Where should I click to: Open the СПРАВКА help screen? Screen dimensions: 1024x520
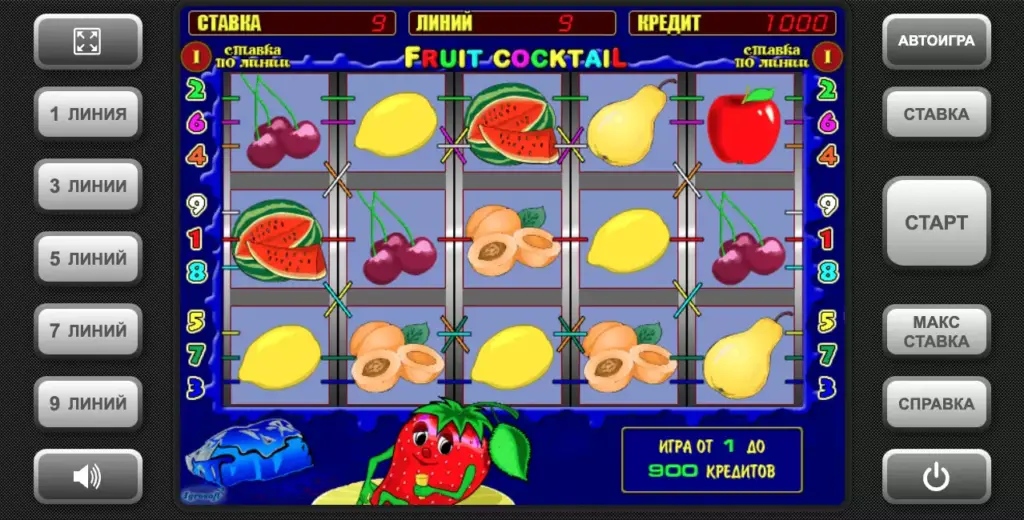(x=936, y=404)
